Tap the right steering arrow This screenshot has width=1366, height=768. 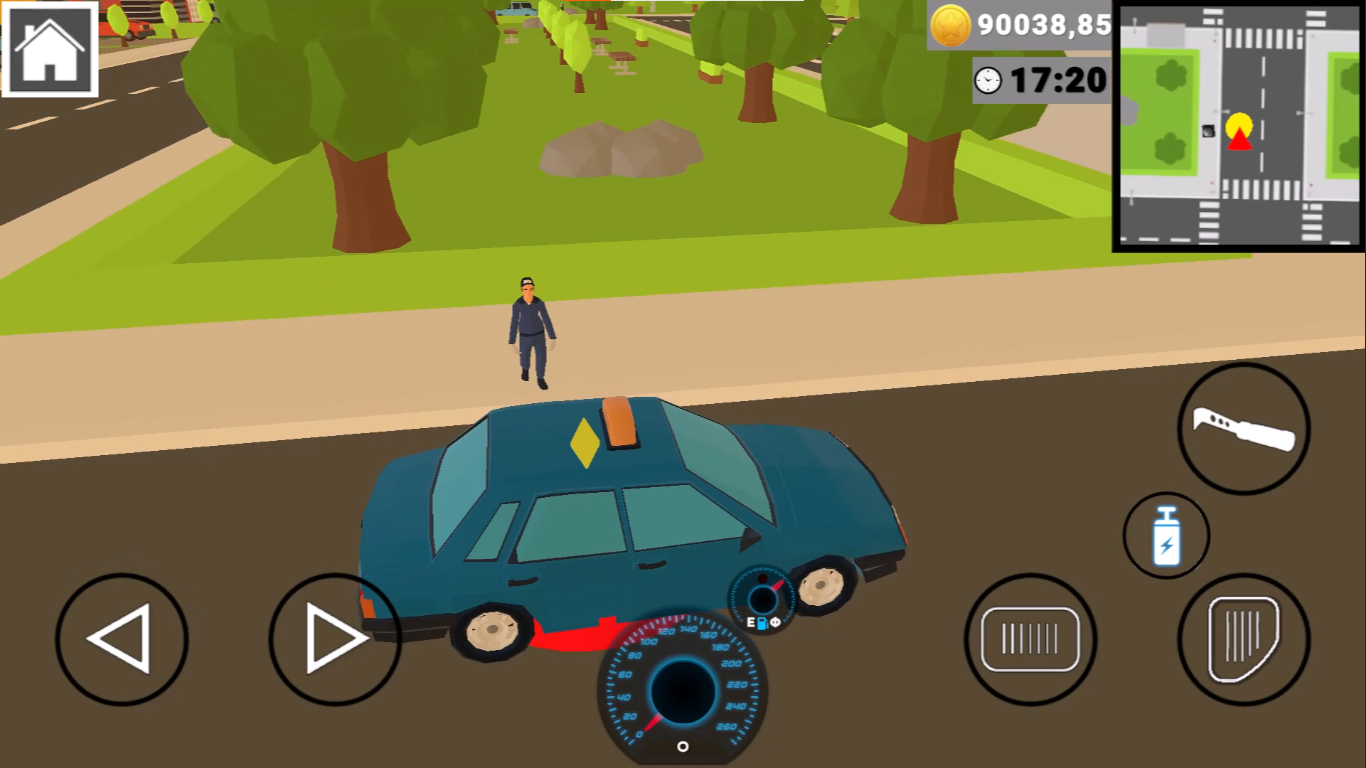pos(334,638)
